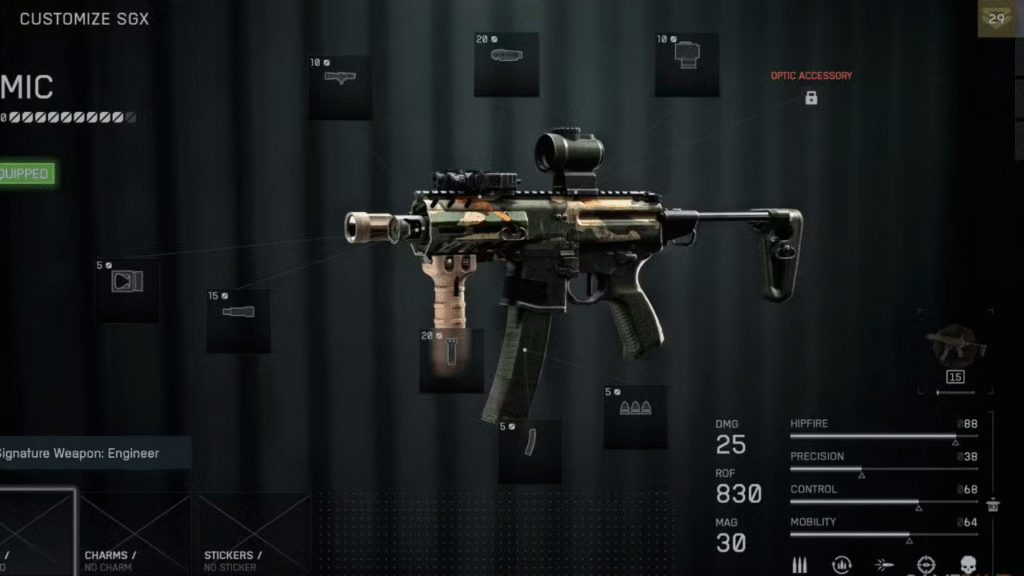Click the green Equipped button

[x=25, y=174]
